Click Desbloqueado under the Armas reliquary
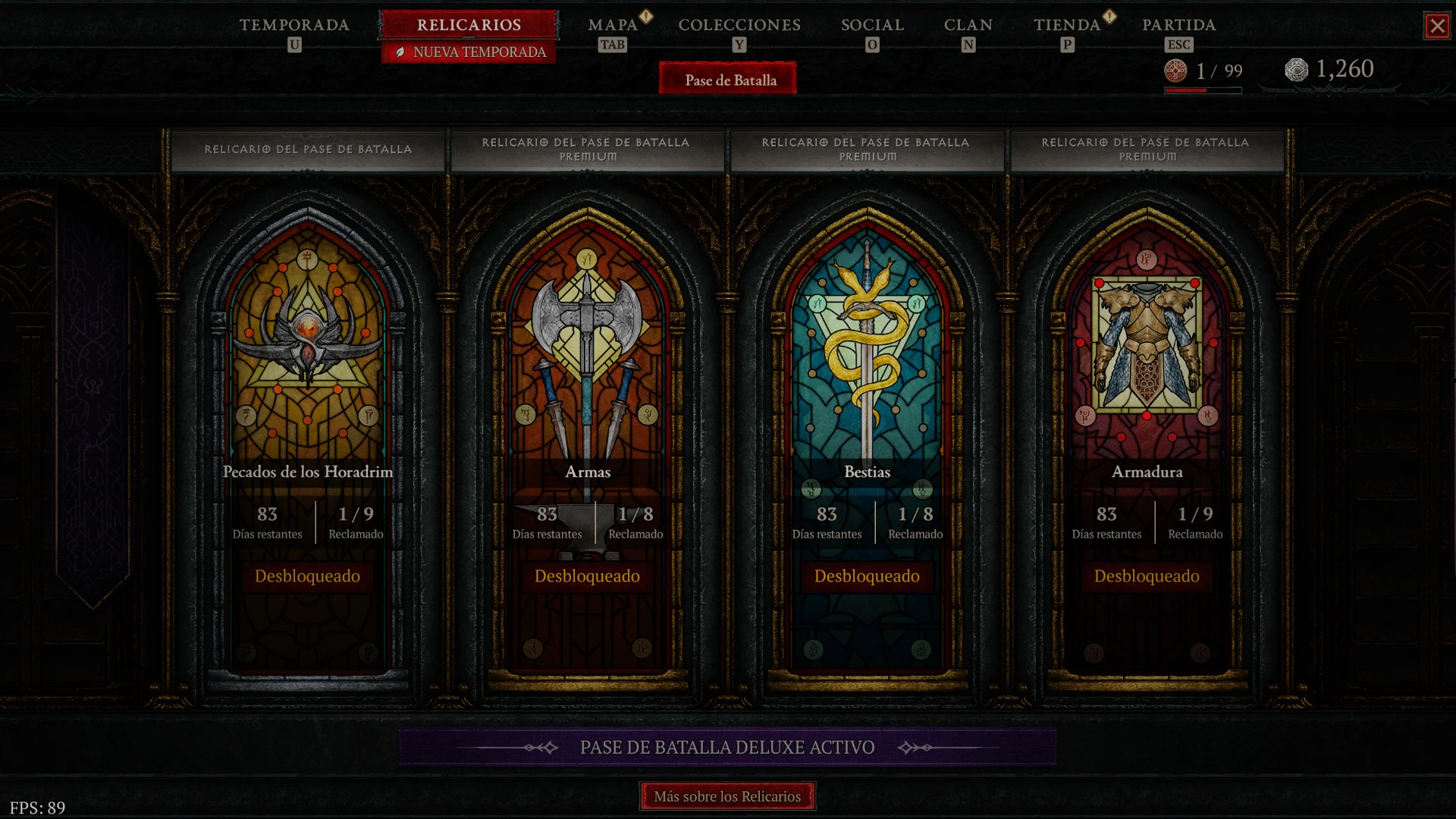 click(x=588, y=576)
